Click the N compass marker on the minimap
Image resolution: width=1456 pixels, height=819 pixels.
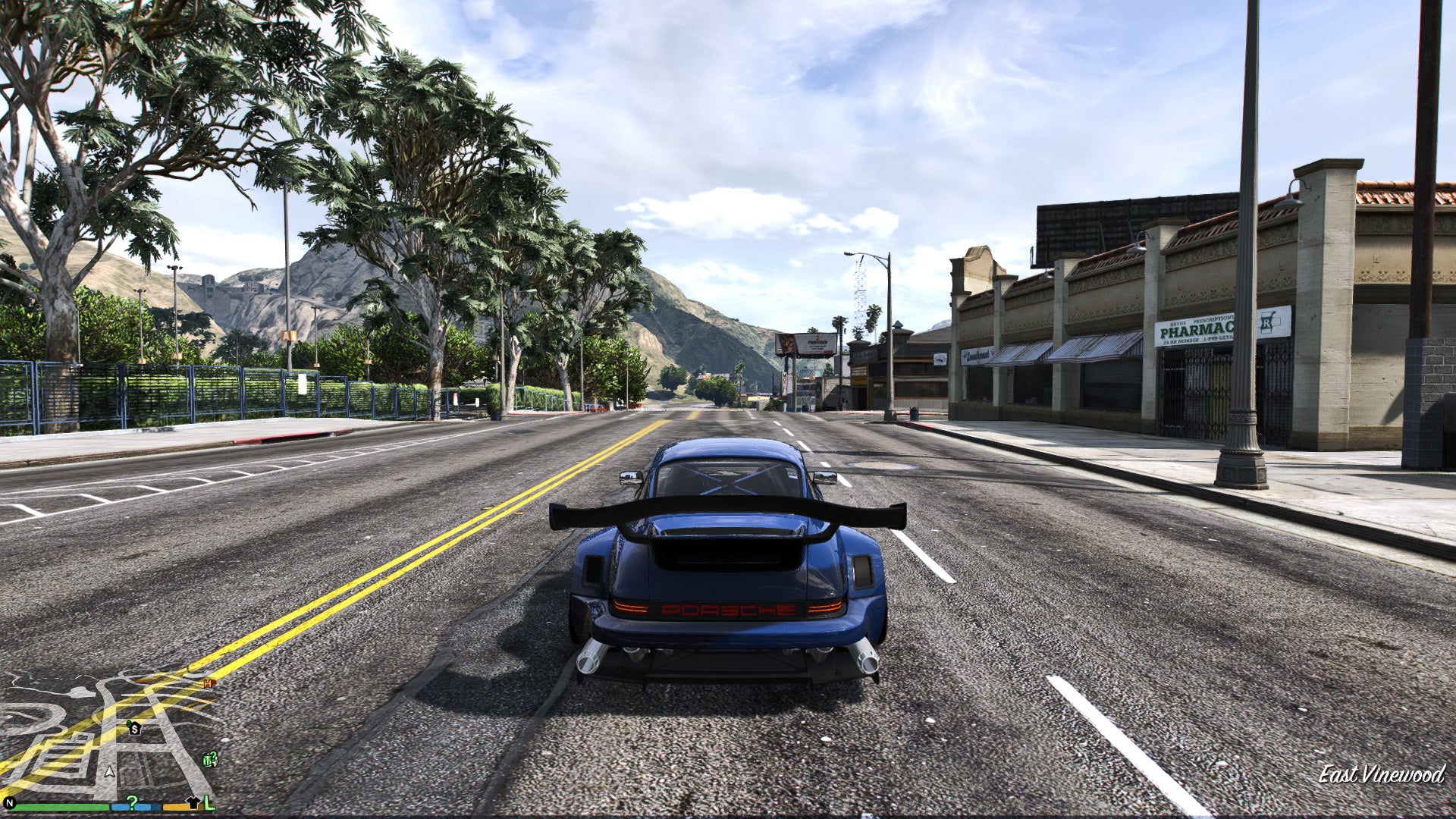(x=9, y=802)
